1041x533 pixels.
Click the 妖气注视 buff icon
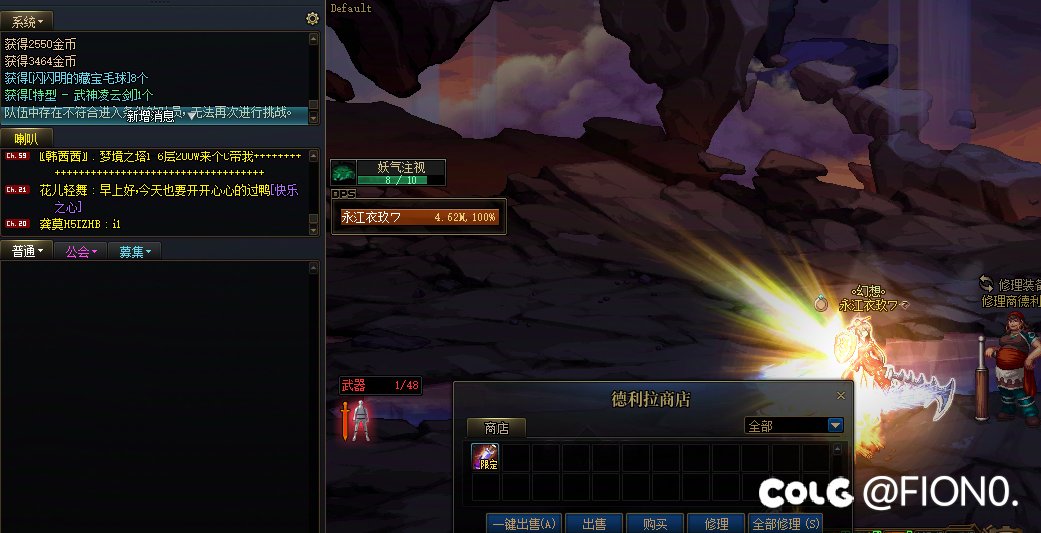pos(343,173)
